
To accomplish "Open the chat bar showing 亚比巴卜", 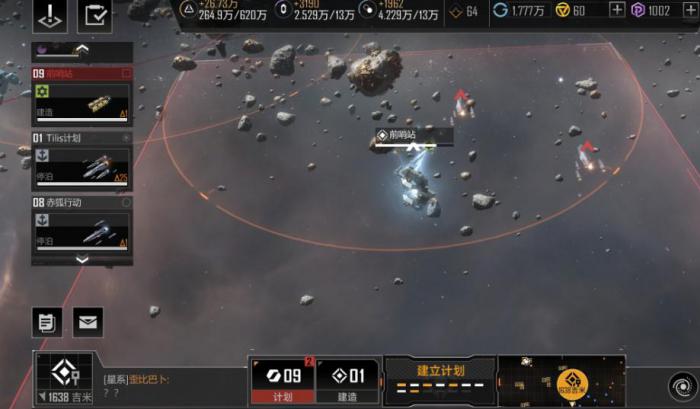I will [x=170, y=385].
